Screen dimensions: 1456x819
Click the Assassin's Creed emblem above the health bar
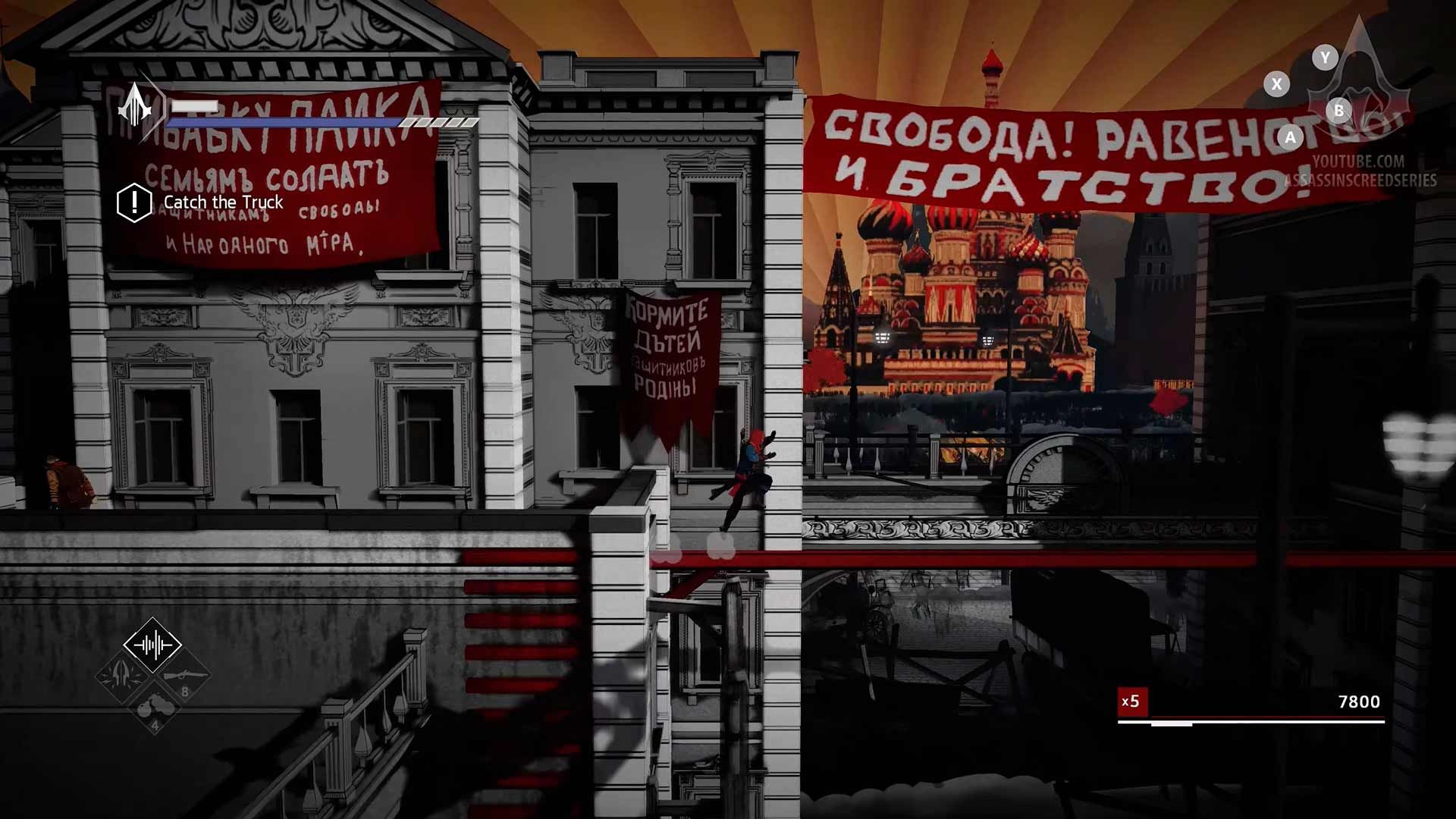click(x=134, y=108)
